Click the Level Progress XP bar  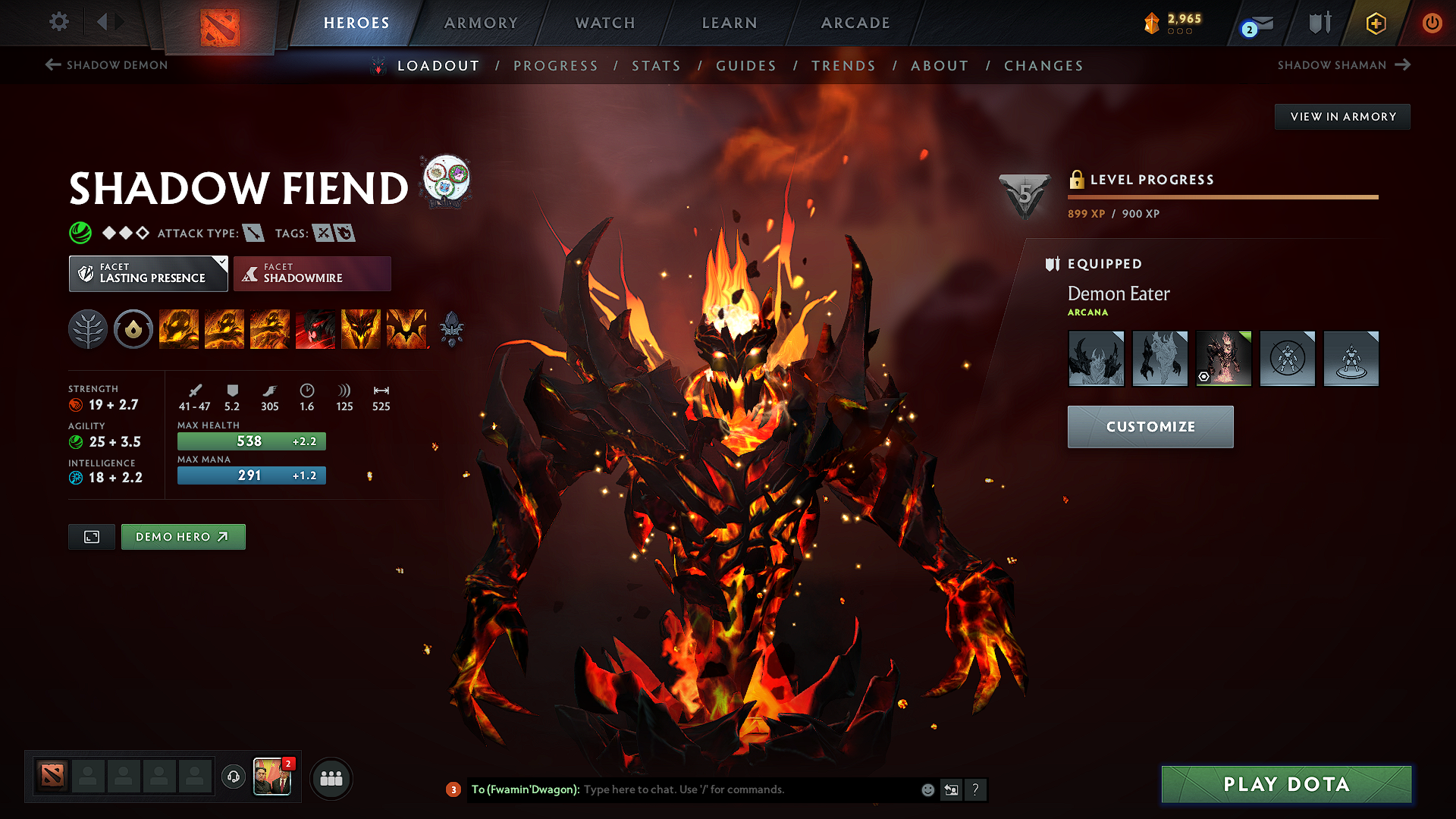(1222, 196)
